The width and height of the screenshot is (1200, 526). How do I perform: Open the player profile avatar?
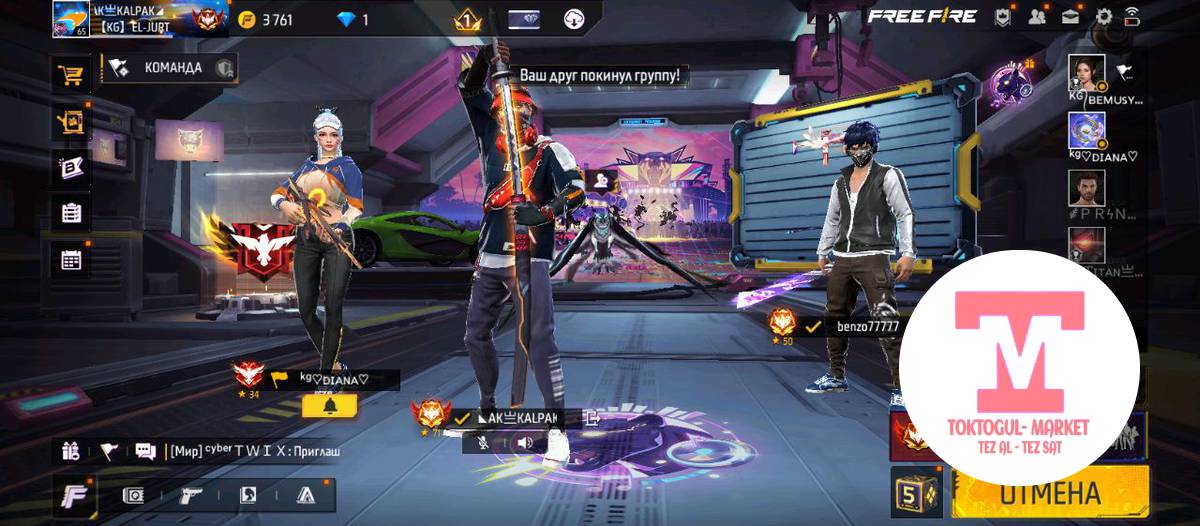(x=71, y=18)
